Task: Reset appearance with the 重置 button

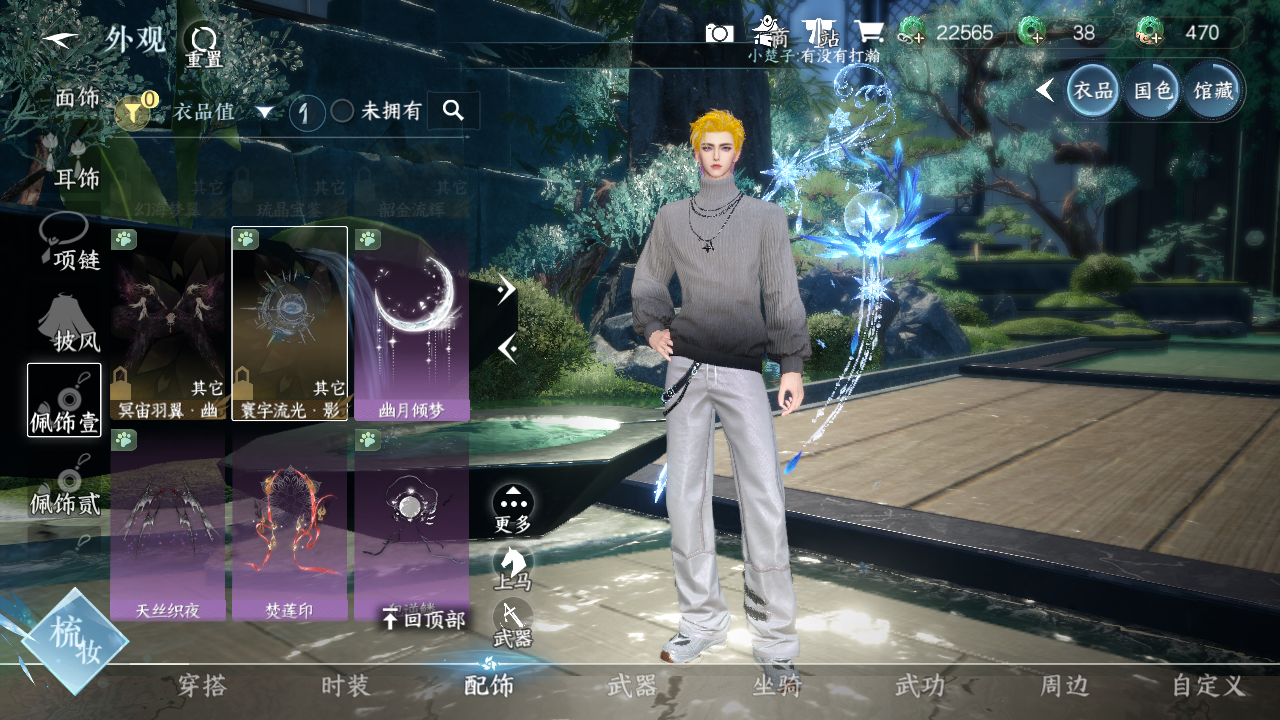Action: (204, 44)
